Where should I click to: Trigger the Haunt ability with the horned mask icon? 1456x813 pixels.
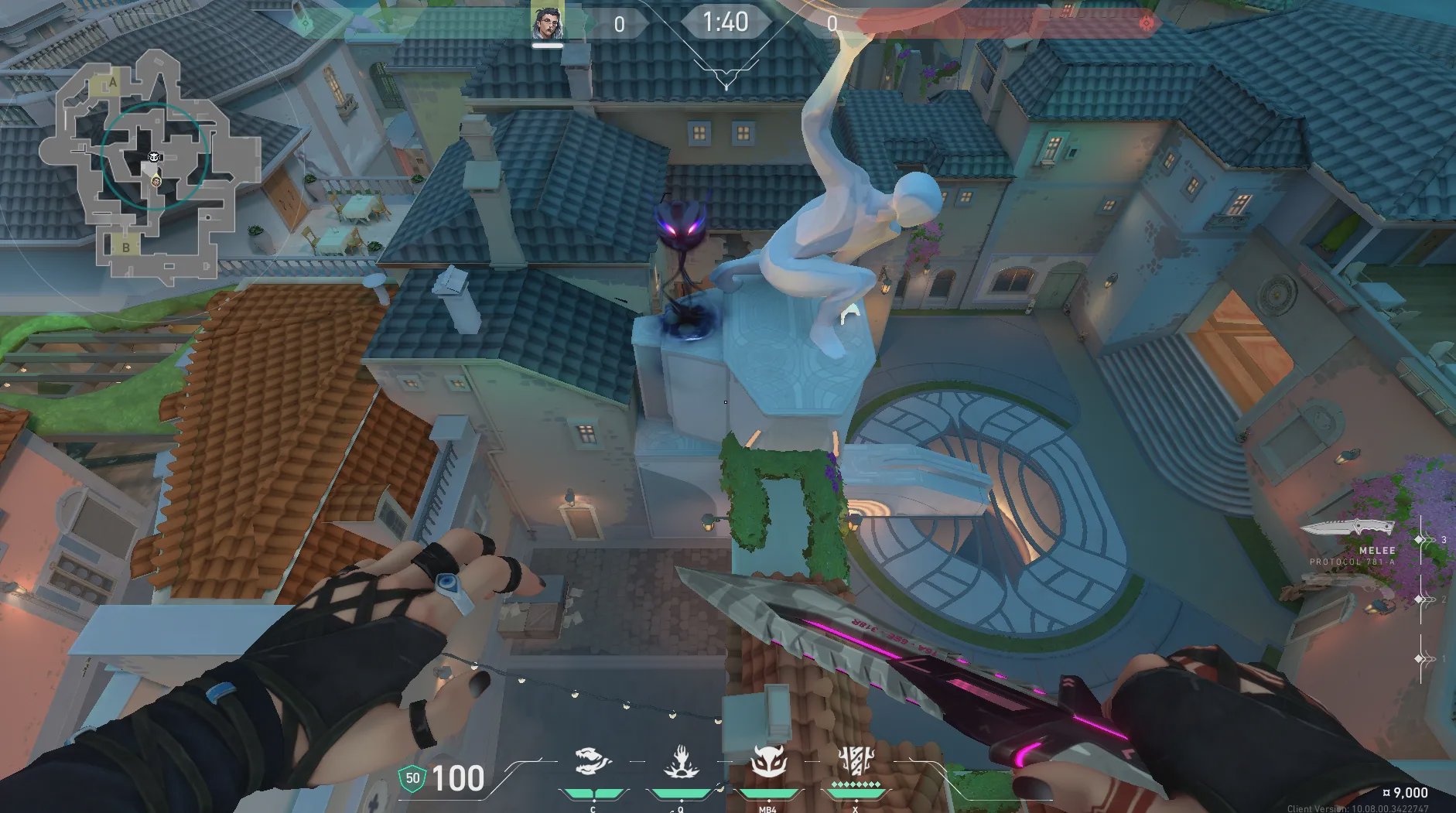pyautogui.click(x=768, y=762)
